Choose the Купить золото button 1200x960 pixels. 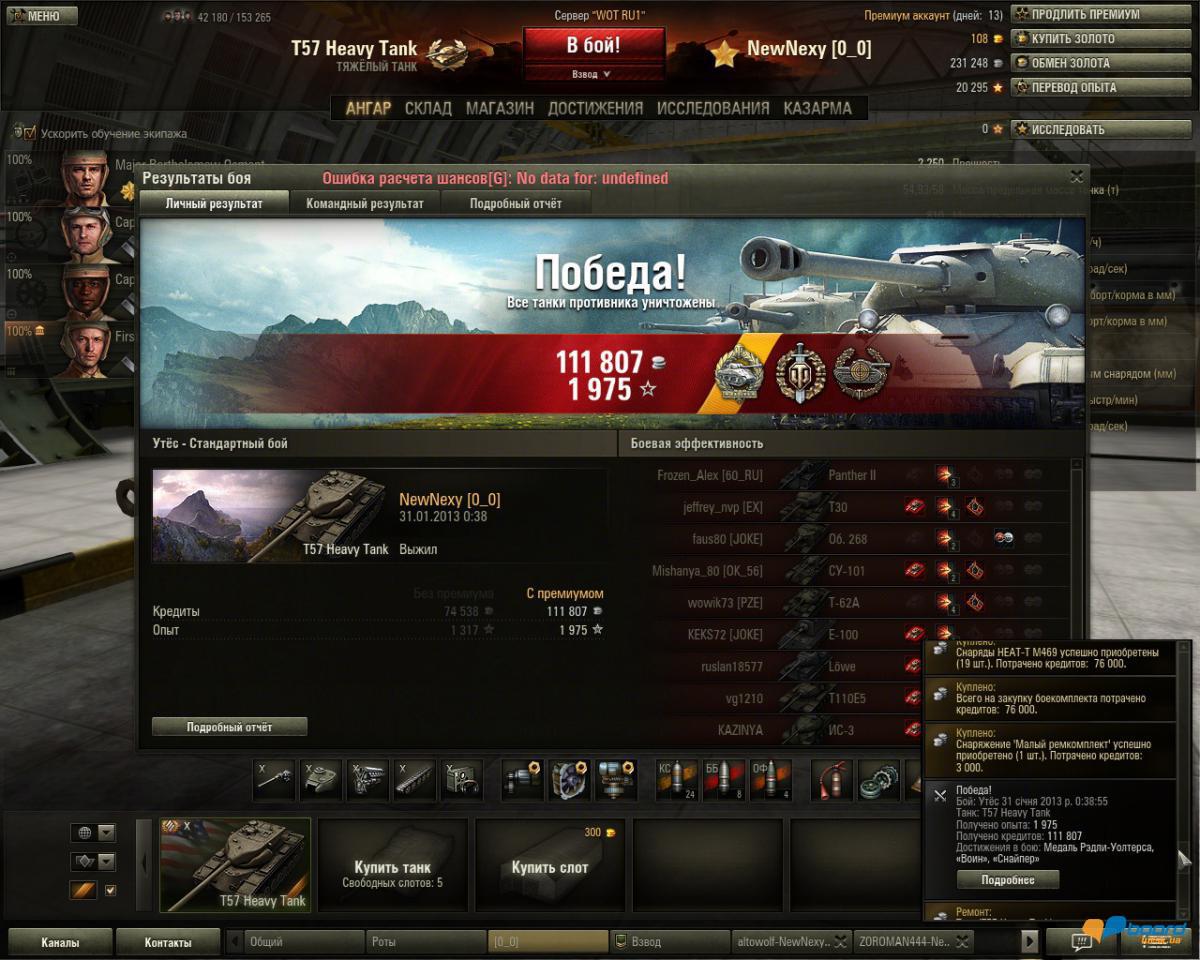tap(1103, 39)
